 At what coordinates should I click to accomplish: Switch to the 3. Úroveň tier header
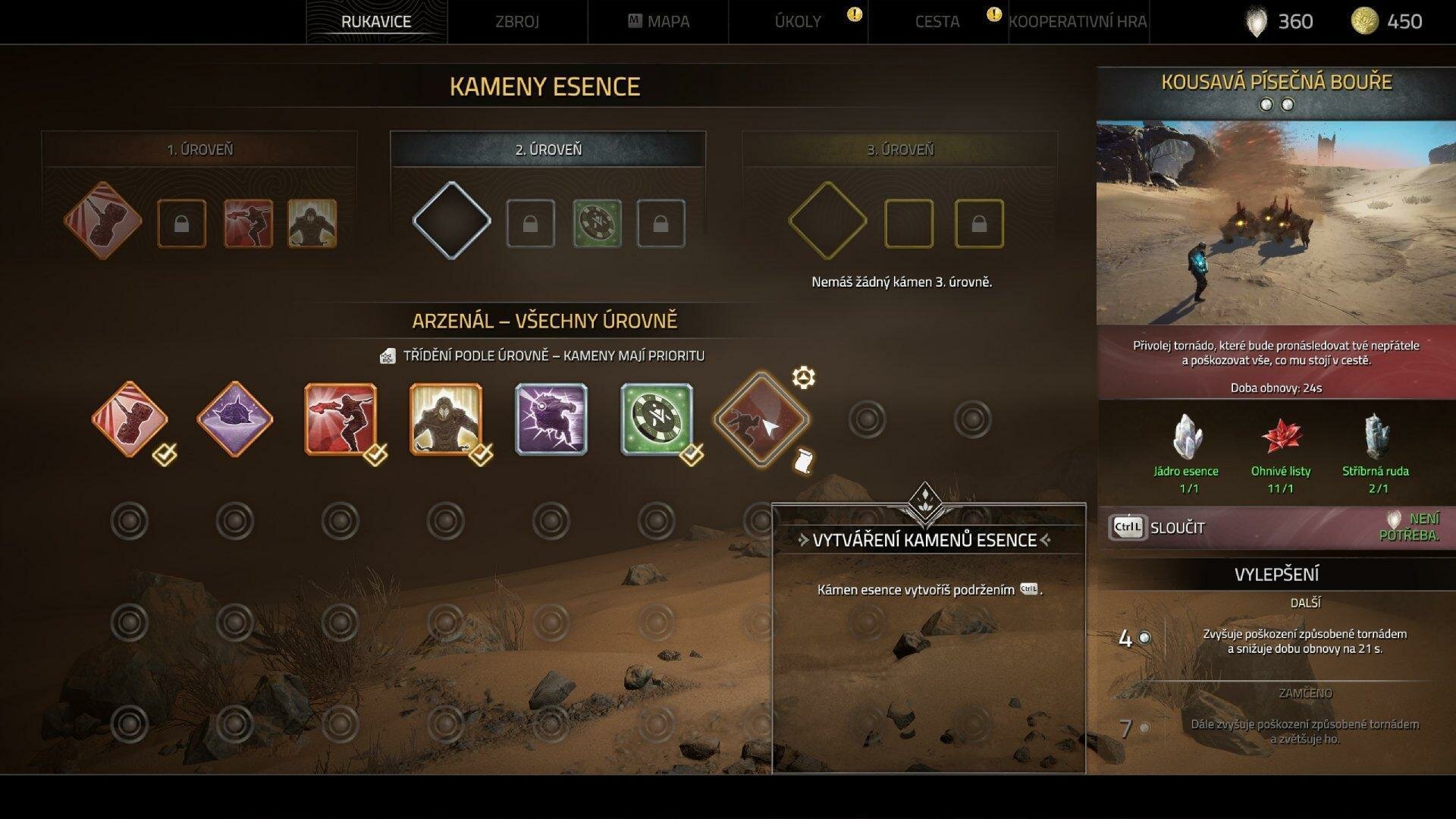(x=900, y=149)
